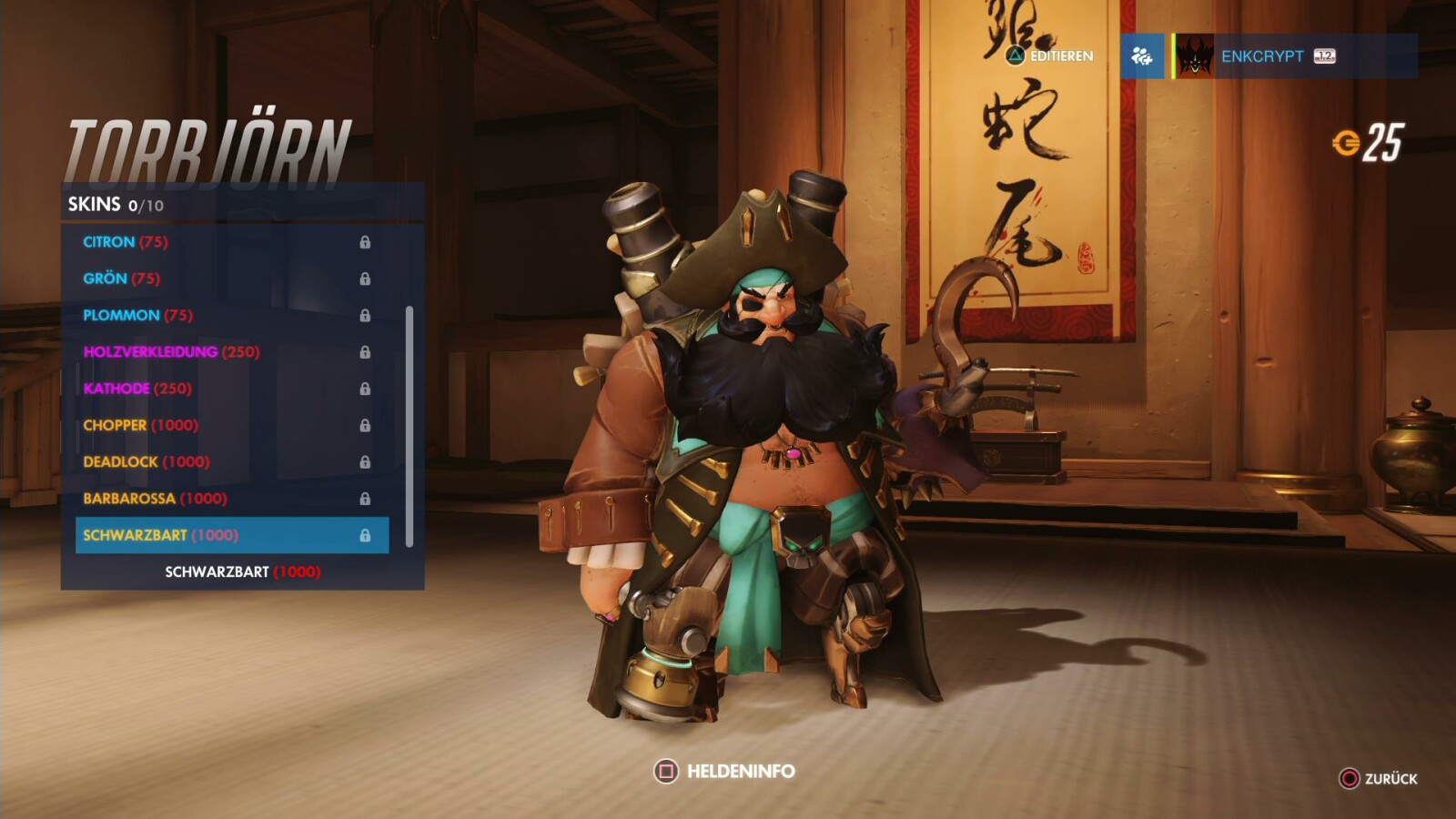The width and height of the screenshot is (1456, 819).
Task: Open the SKINS section header
Action: pos(94,204)
